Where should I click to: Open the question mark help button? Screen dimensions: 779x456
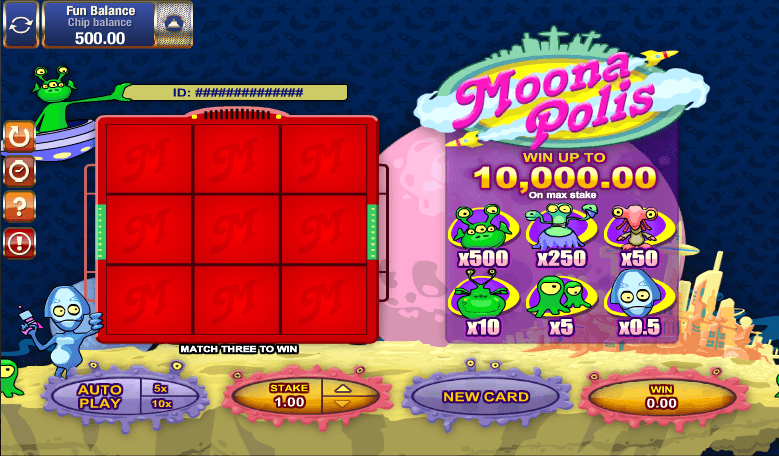point(19,206)
